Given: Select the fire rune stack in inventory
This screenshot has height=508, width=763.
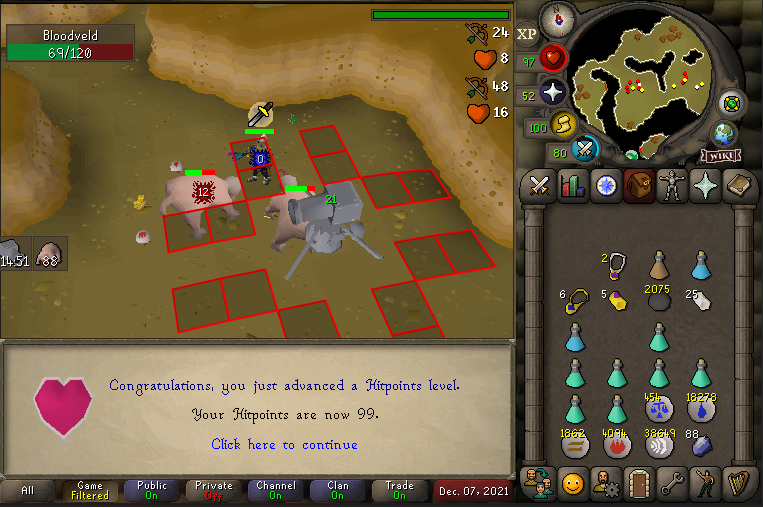Looking at the screenshot, I should (617, 444).
